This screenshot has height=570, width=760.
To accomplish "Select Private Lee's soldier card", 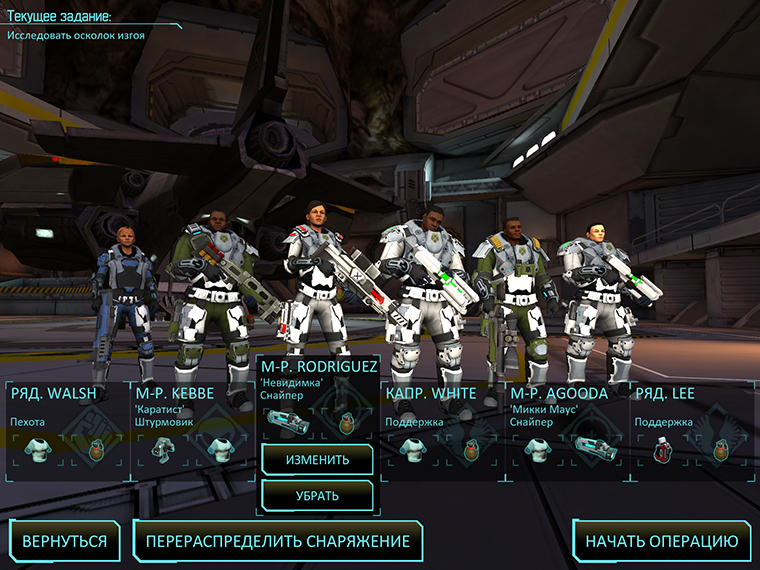I will tap(692, 430).
